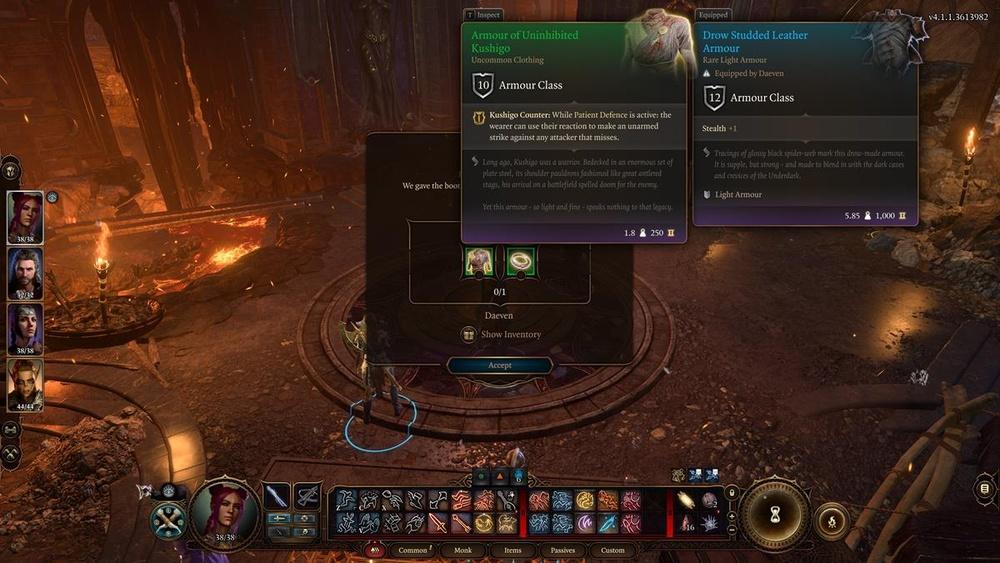The image size is (1000, 563).
Task: Show the Passives hotbar tab
Action: tap(561, 550)
